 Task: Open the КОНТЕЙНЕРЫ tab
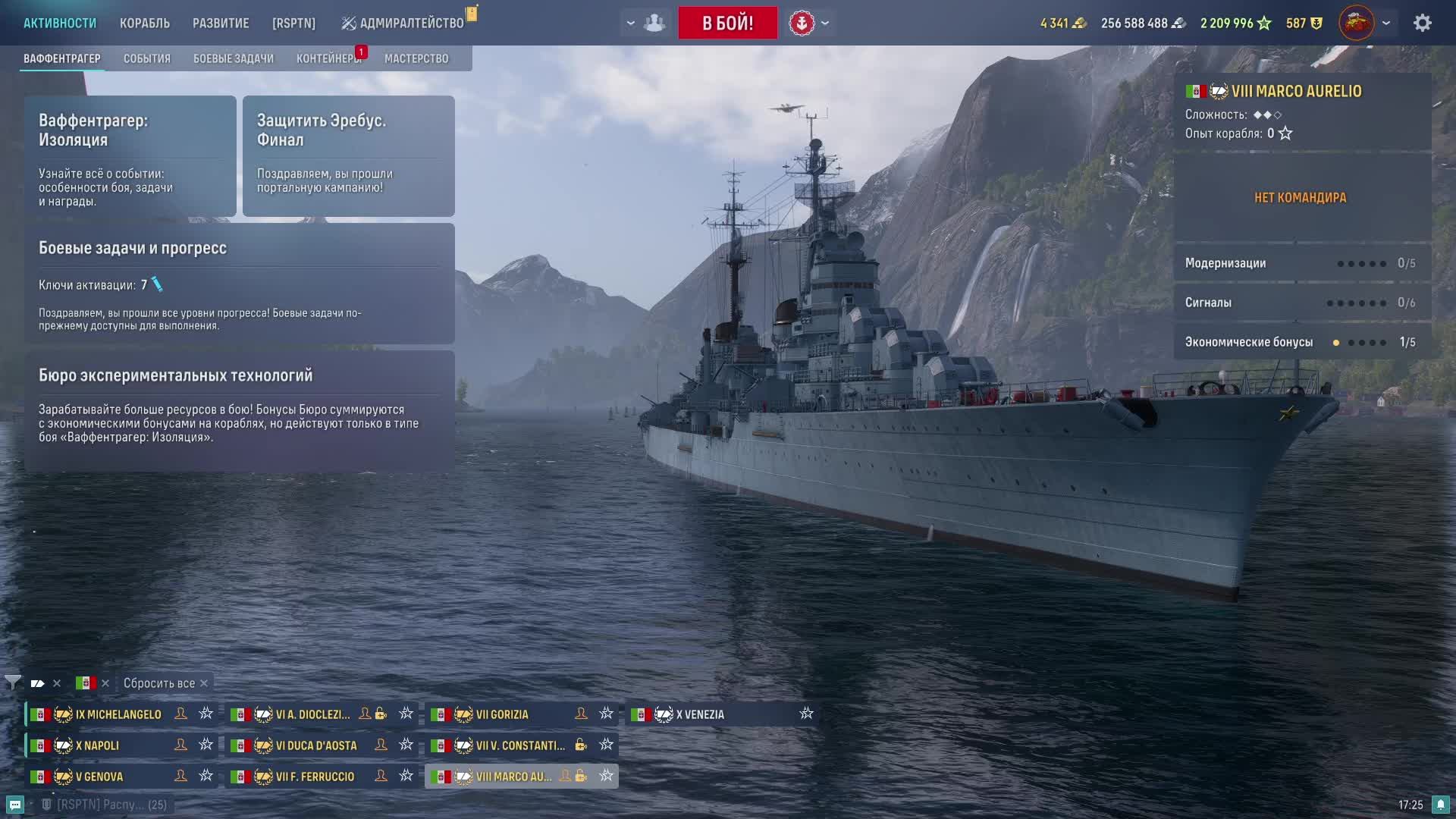point(328,58)
